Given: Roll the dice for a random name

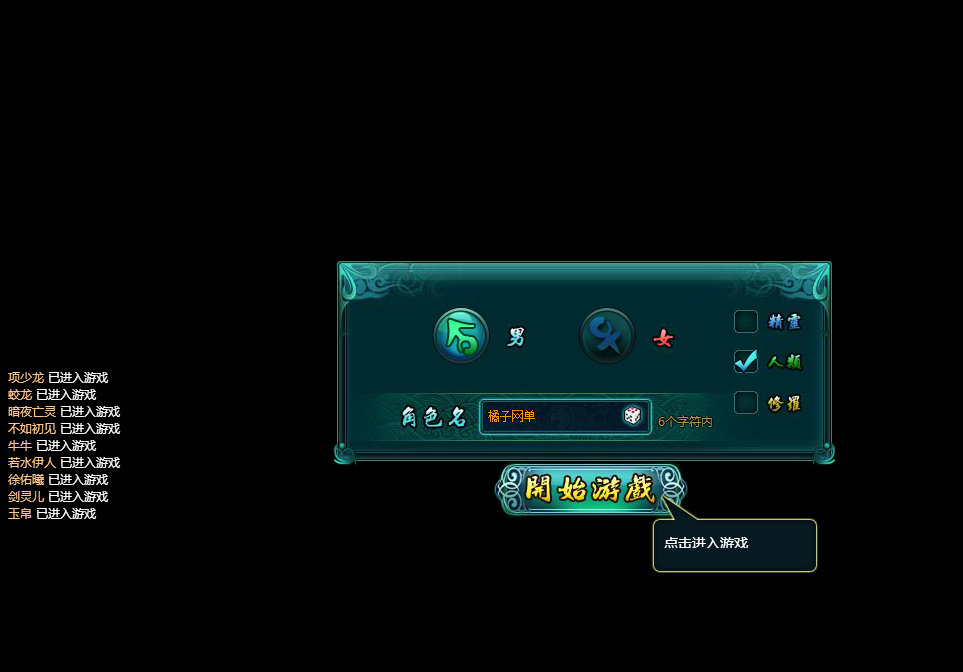Looking at the screenshot, I should pos(633,416).
